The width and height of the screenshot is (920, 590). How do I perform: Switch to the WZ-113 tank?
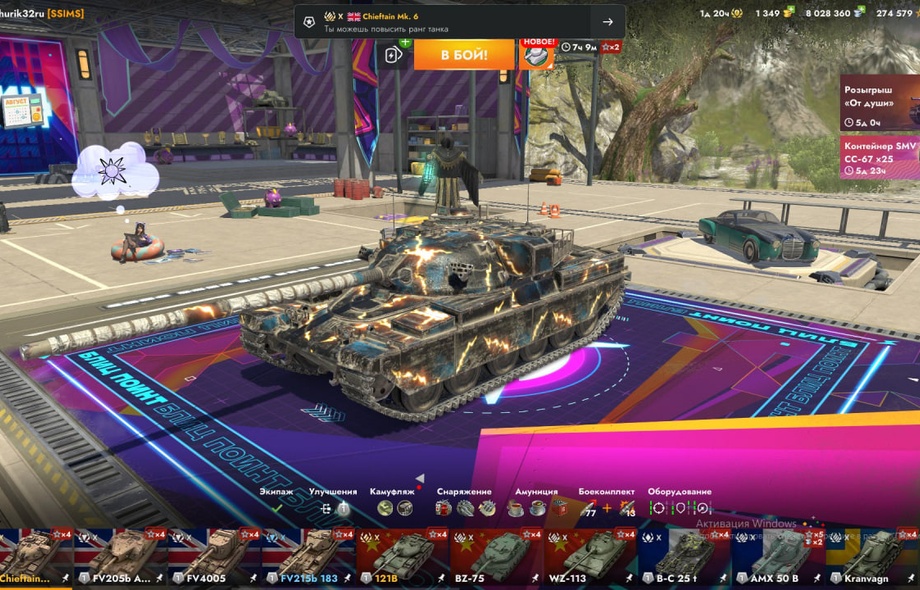[590, 556]
